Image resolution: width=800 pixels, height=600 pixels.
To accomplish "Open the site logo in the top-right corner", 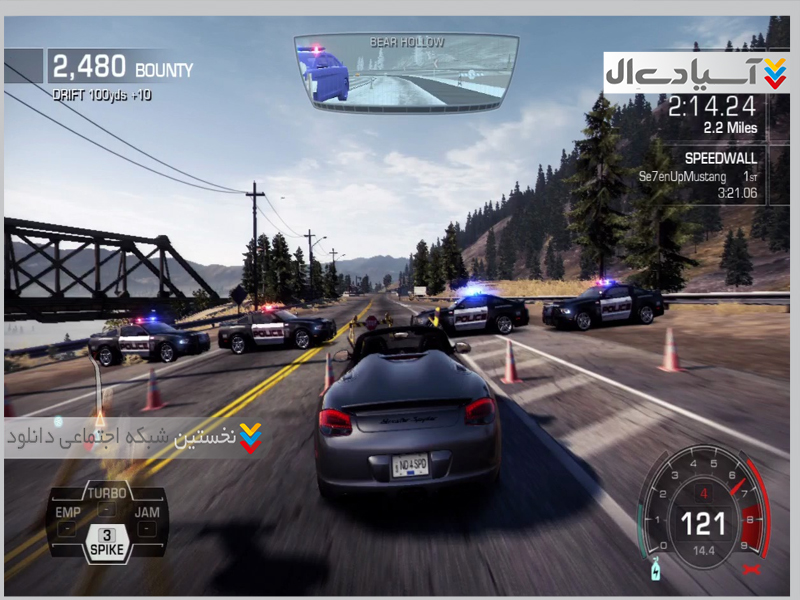I will coord(696,73).
